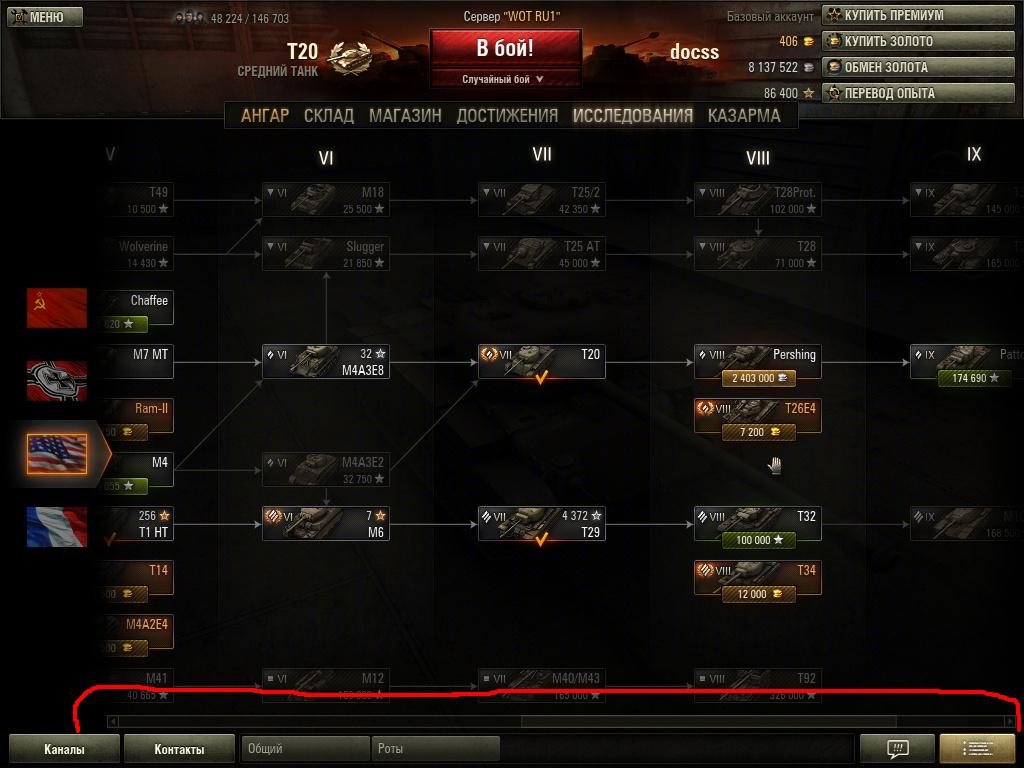Switch to the Роты chat tab
1024x768 pixels.
[x=435, y=748]
